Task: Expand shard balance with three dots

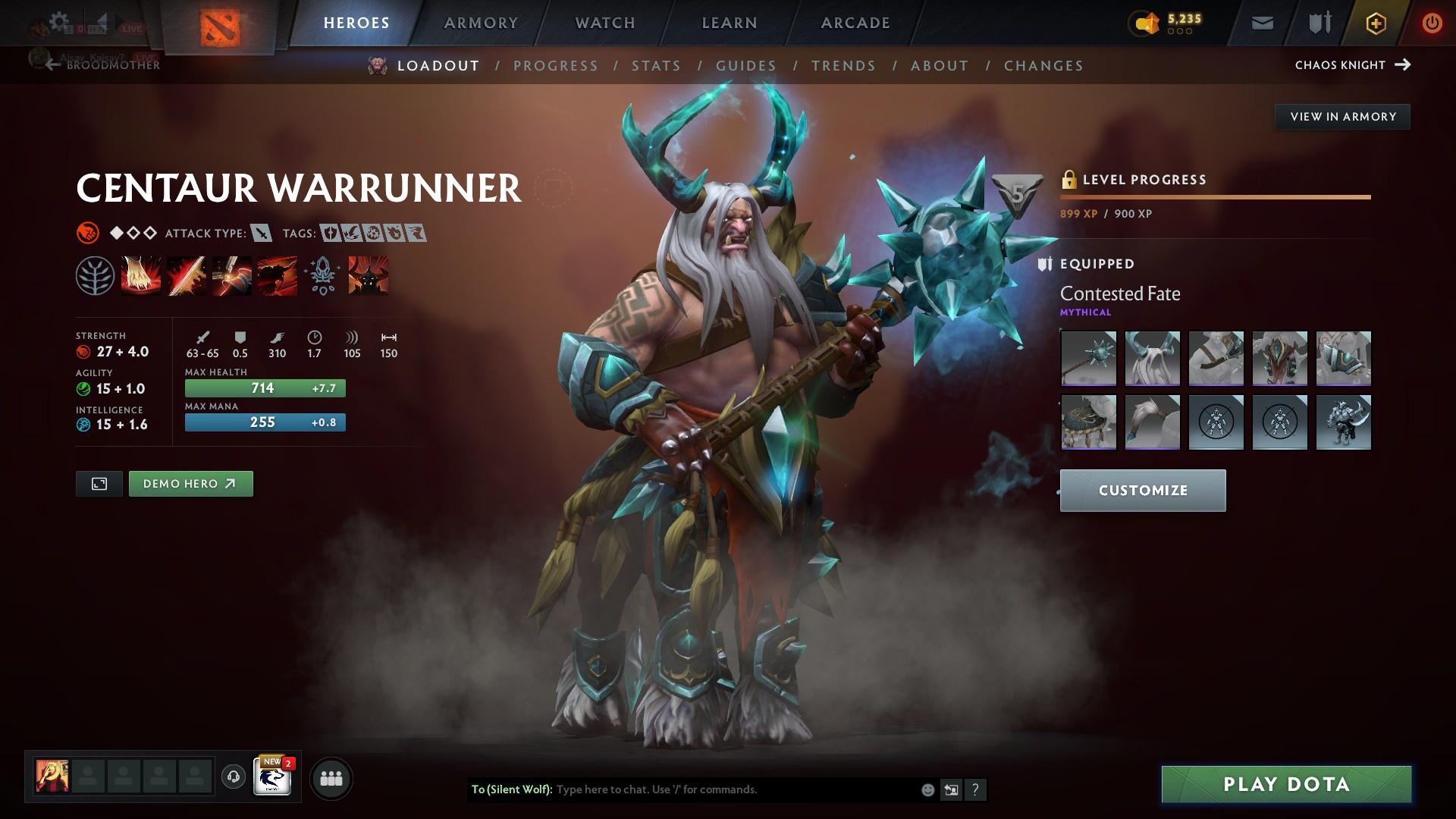Action: point(1179,31)
